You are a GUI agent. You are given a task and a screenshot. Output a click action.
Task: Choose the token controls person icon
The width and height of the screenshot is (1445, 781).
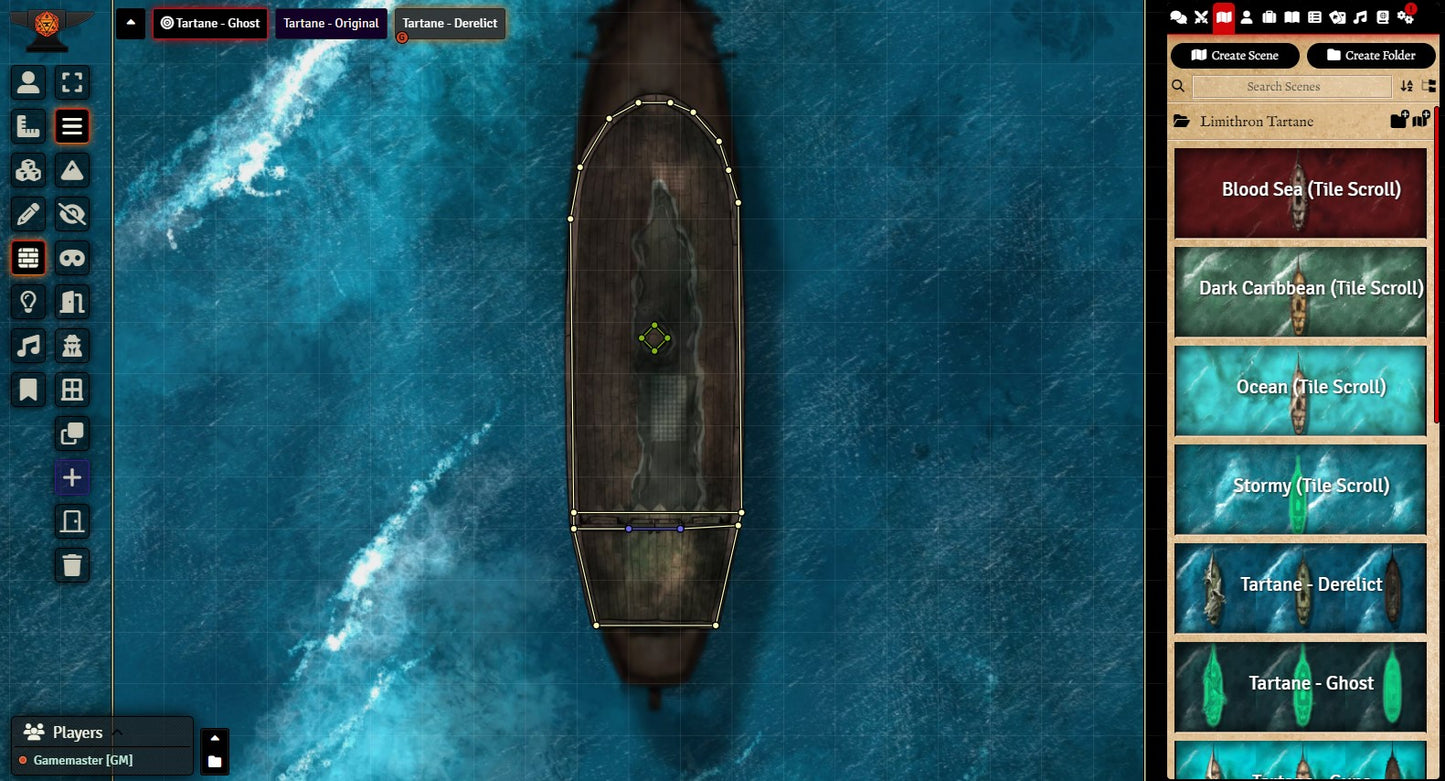click(28, 82)
